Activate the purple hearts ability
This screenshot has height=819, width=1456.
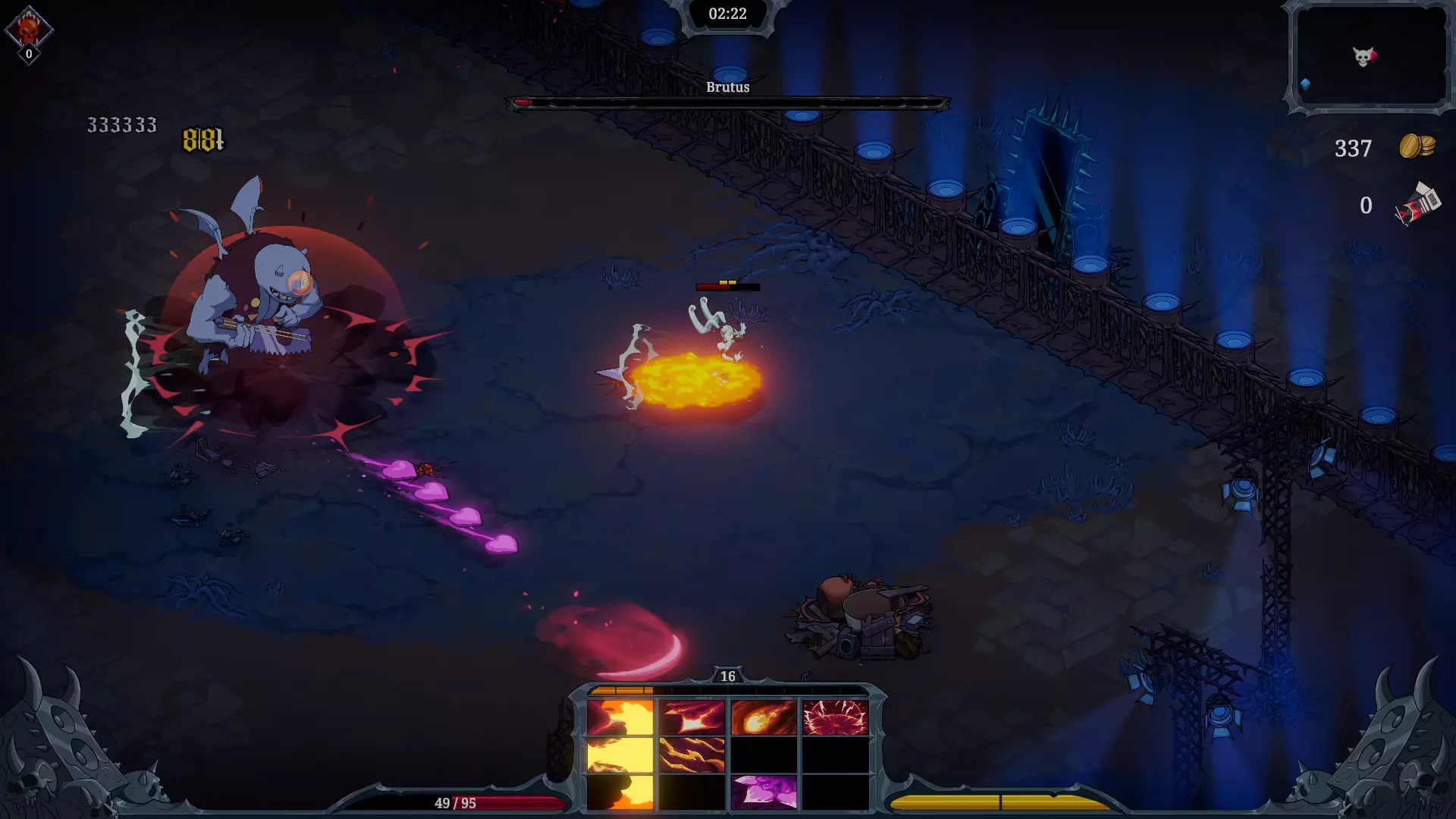click(x=764, y=792)
